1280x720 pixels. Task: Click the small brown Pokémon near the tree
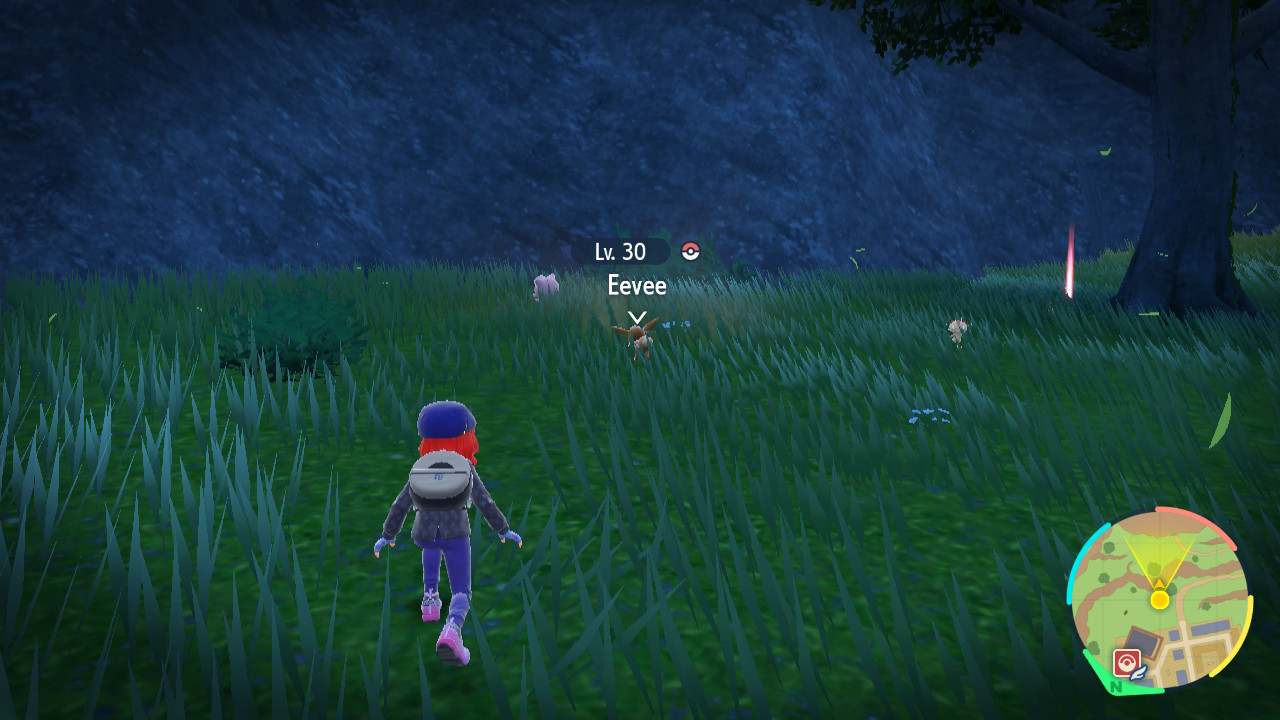click(958, 328)
